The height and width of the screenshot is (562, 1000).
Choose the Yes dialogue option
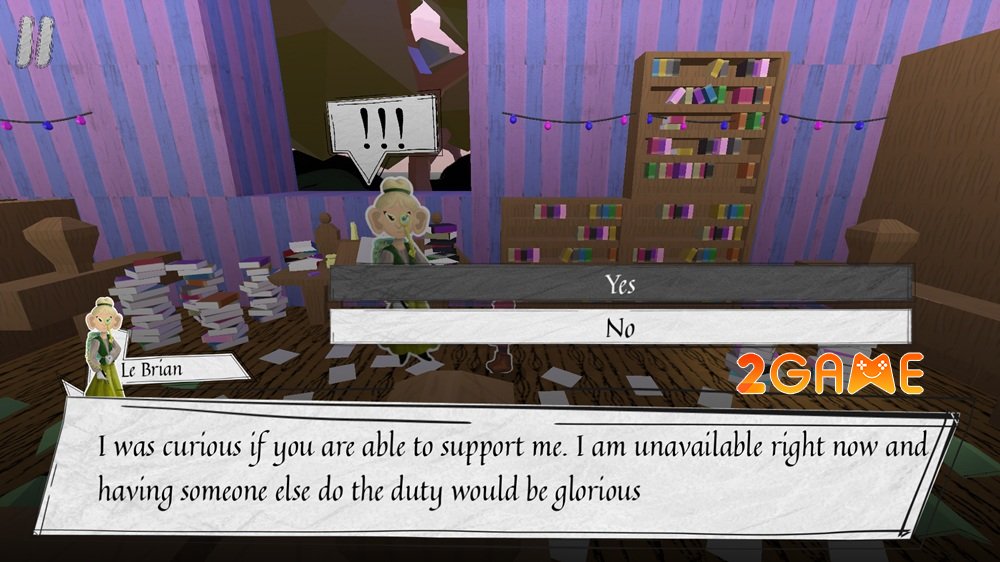click(x=620, y=283)
